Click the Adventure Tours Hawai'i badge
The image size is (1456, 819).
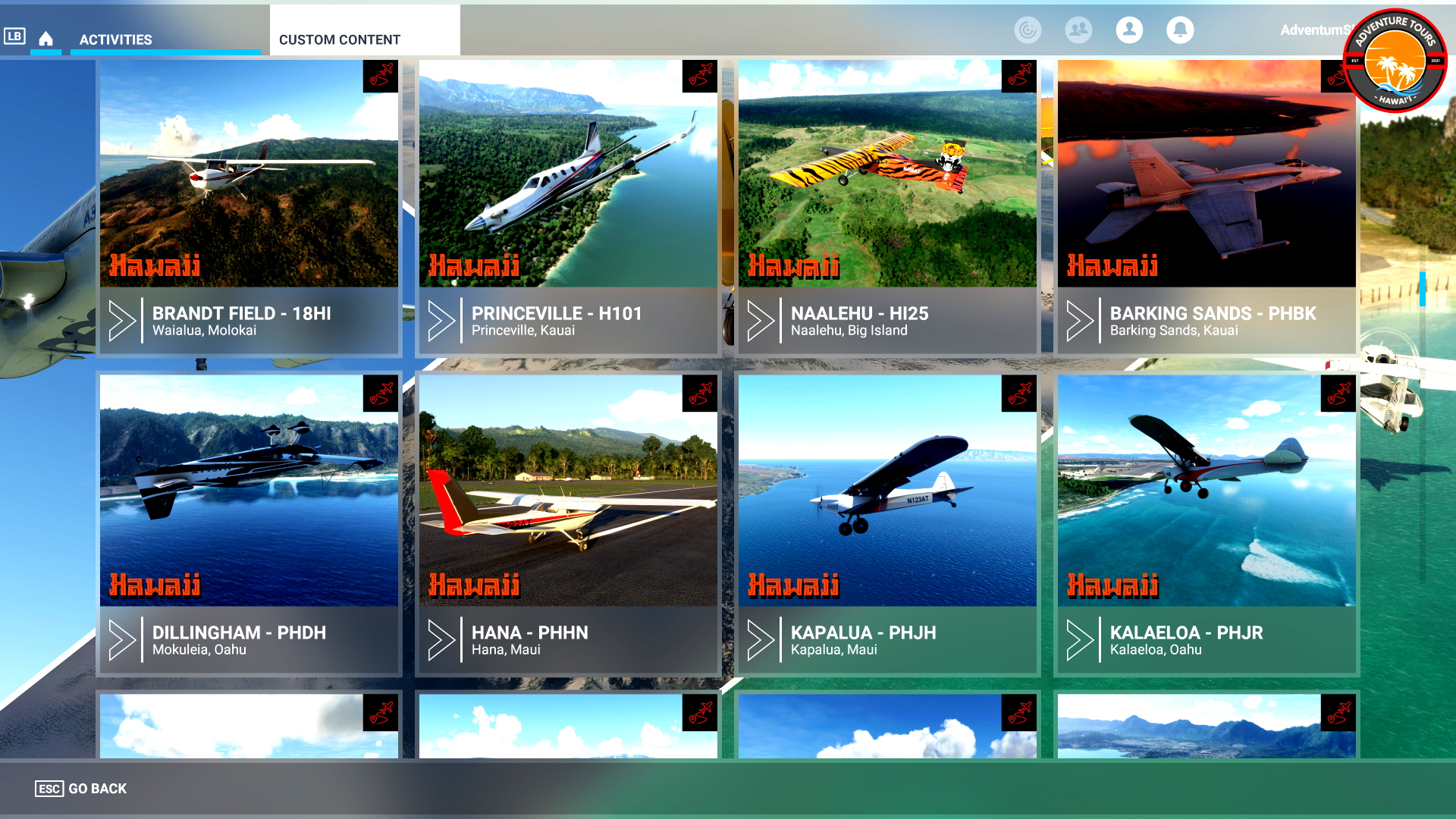click(x=1399, y=61)
